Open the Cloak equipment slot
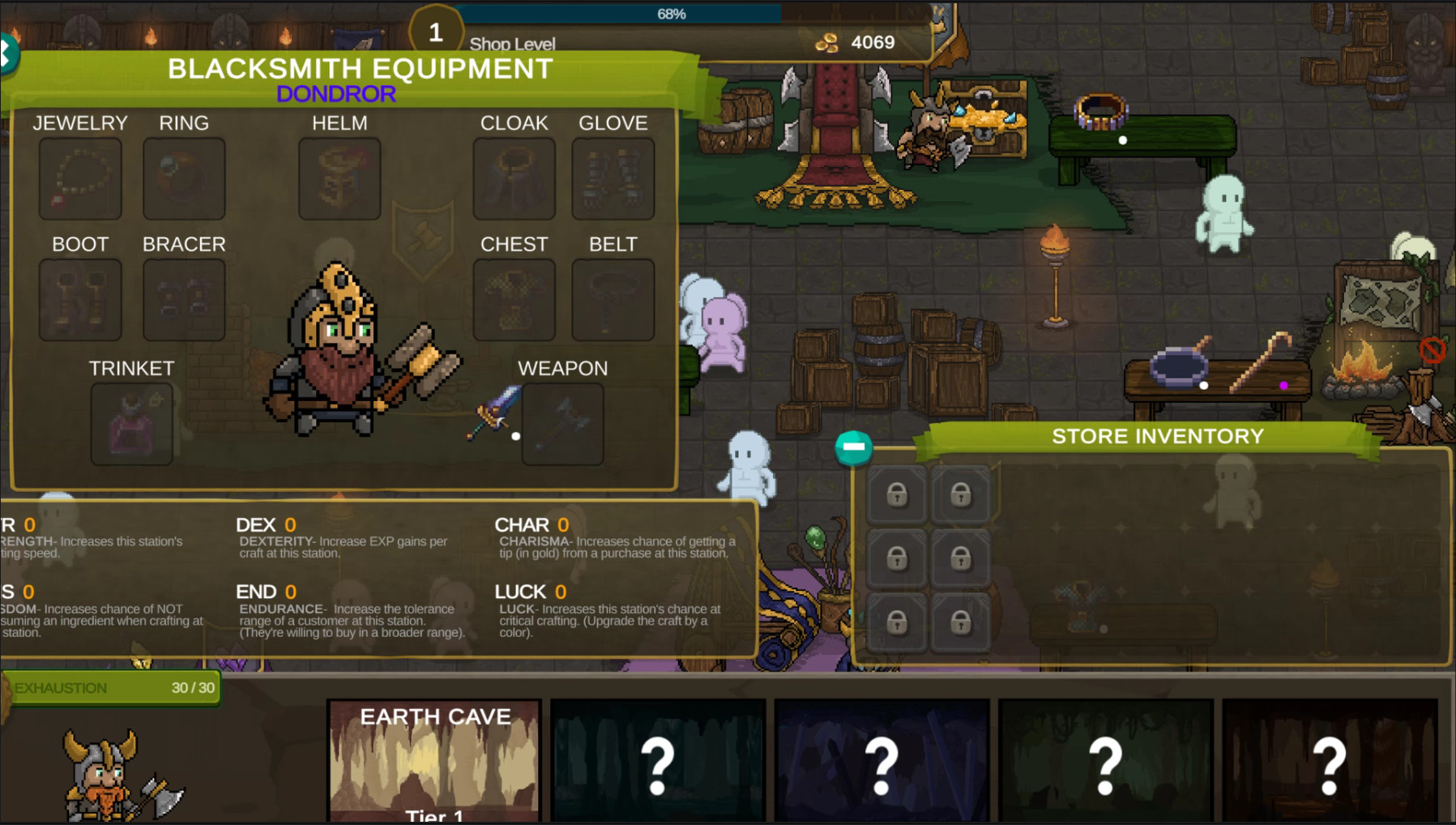The image size is (1456, 825). point(514,177)
